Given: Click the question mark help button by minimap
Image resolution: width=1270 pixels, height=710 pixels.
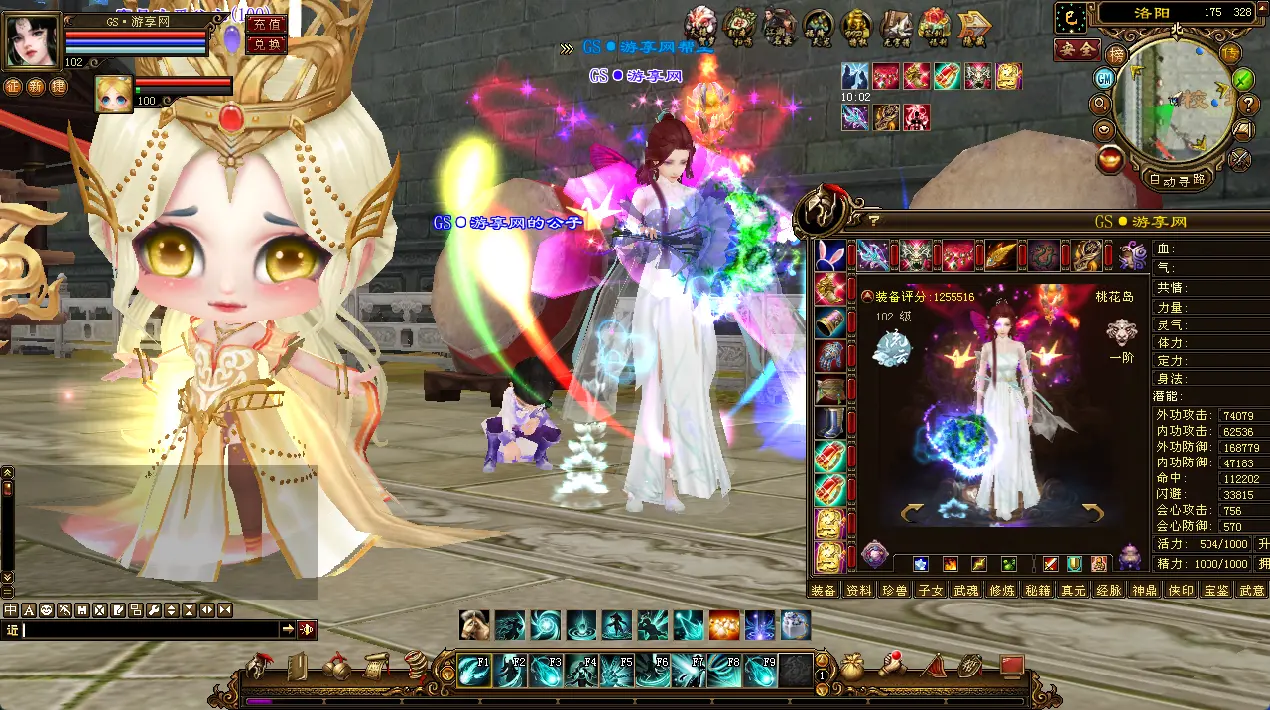Looking at the screenshot, I should click(1248, 104).
